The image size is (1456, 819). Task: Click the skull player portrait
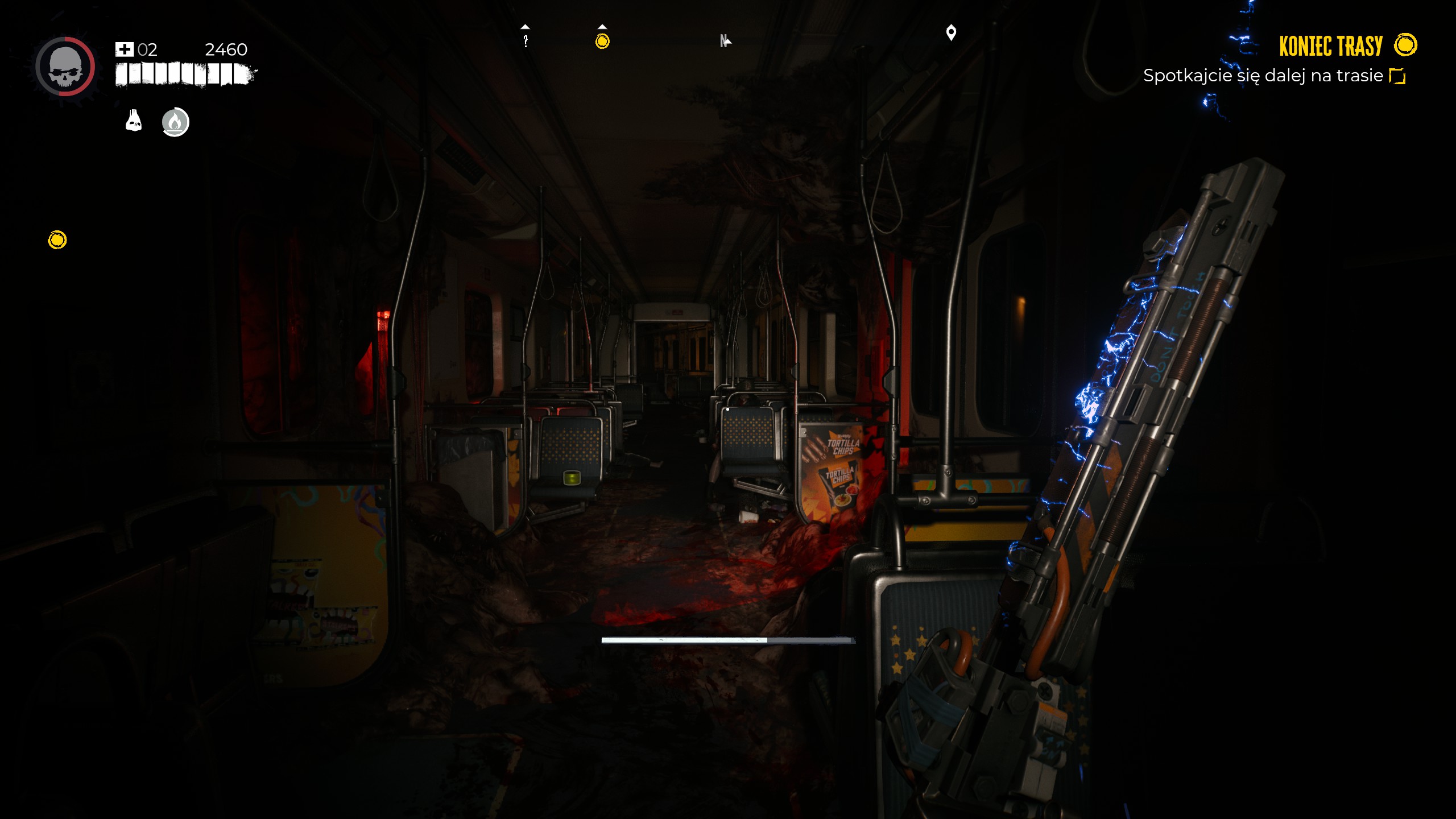[65, 67]
